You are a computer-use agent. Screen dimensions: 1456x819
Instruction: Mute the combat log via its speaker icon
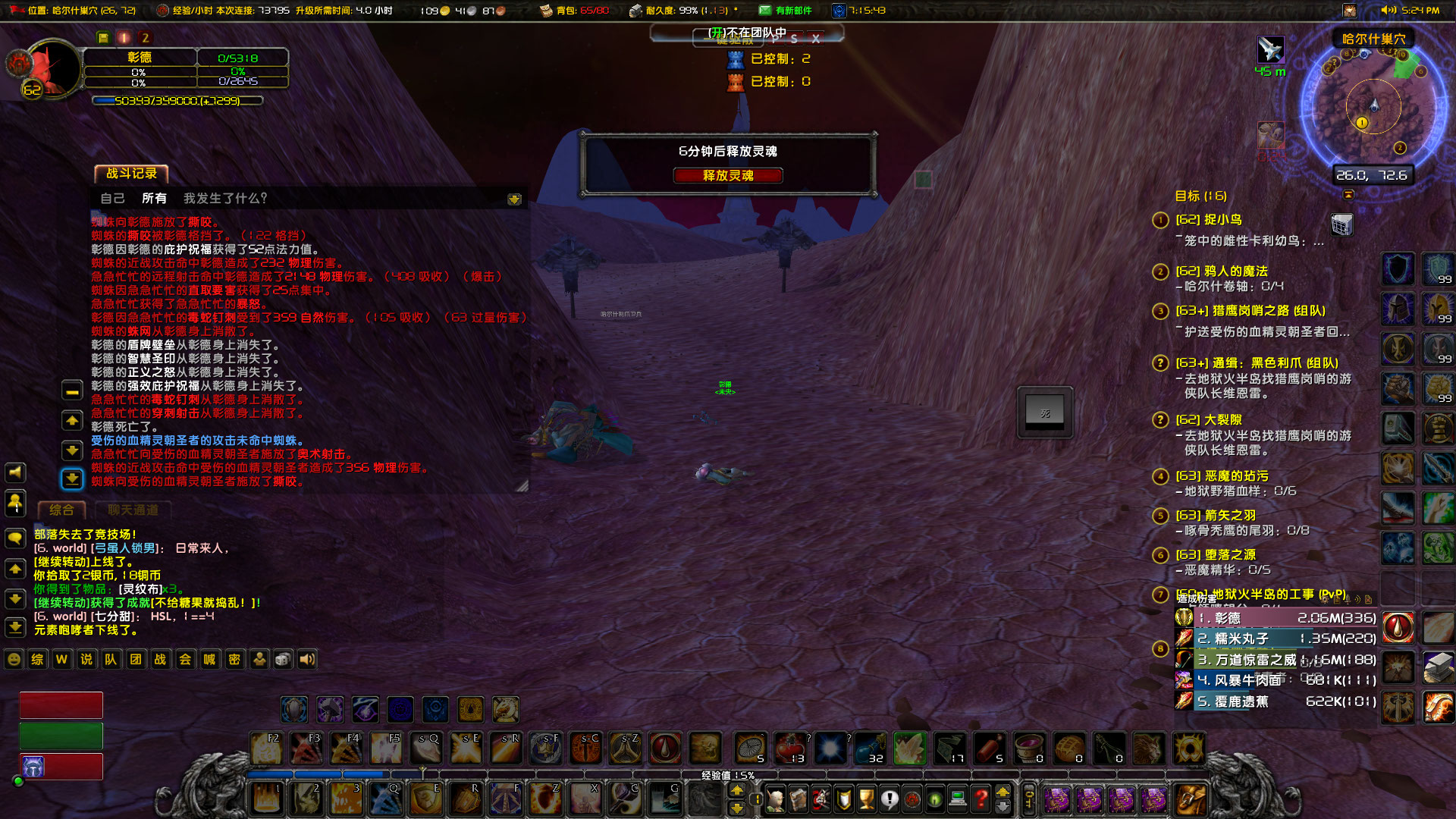click(15, 472)
